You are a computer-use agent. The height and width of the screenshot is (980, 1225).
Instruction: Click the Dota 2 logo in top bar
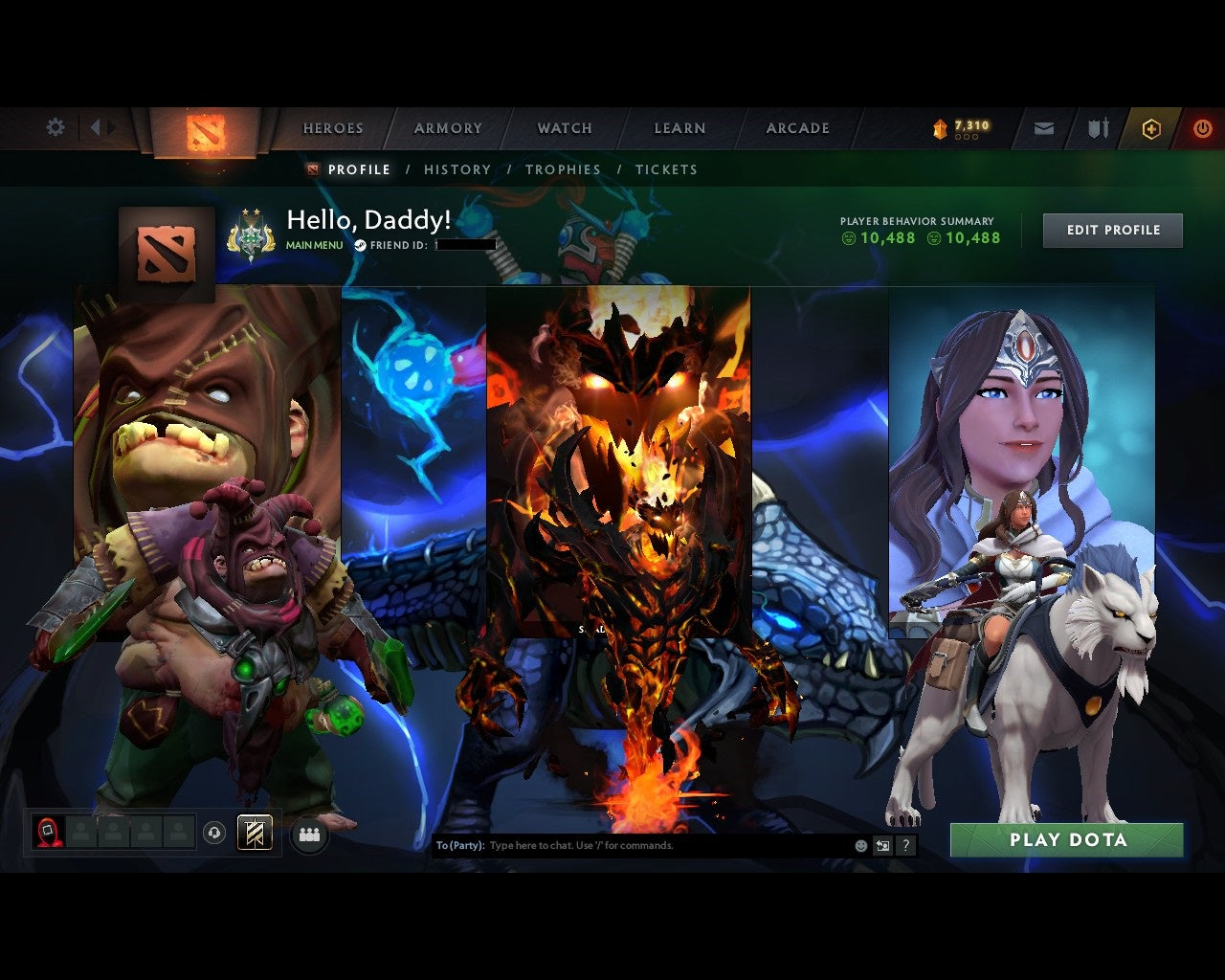(x=204, y=134)
